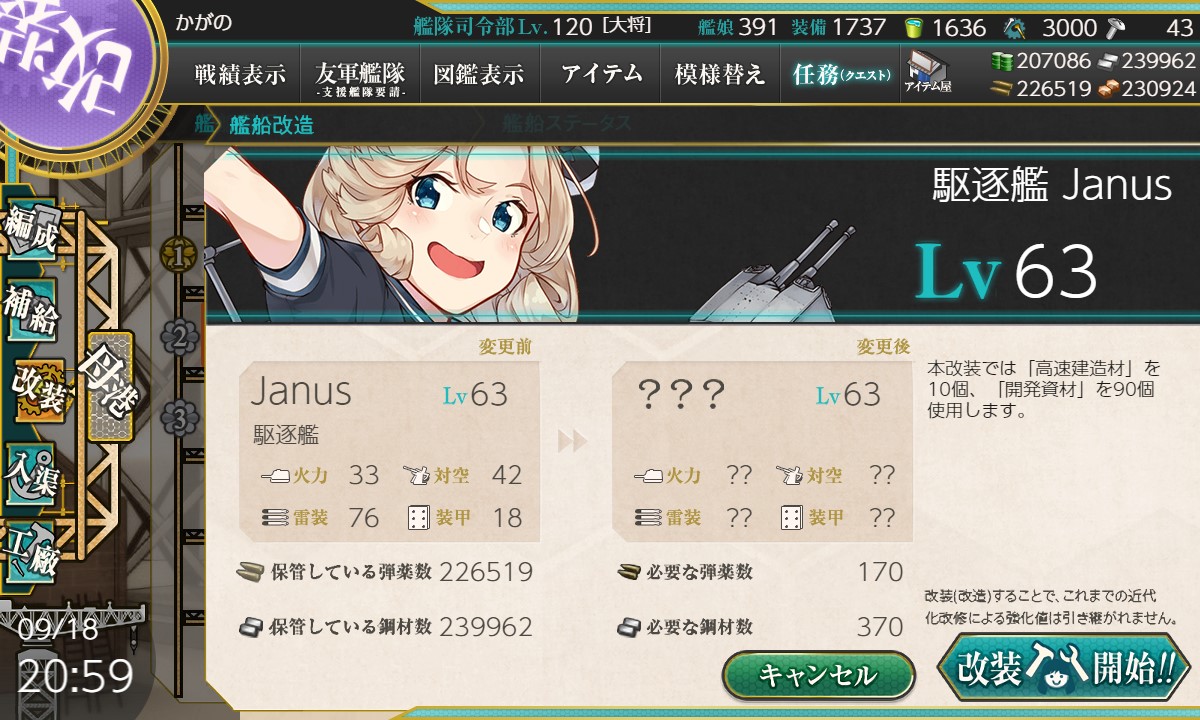Switch to fleet number 3

179,417
